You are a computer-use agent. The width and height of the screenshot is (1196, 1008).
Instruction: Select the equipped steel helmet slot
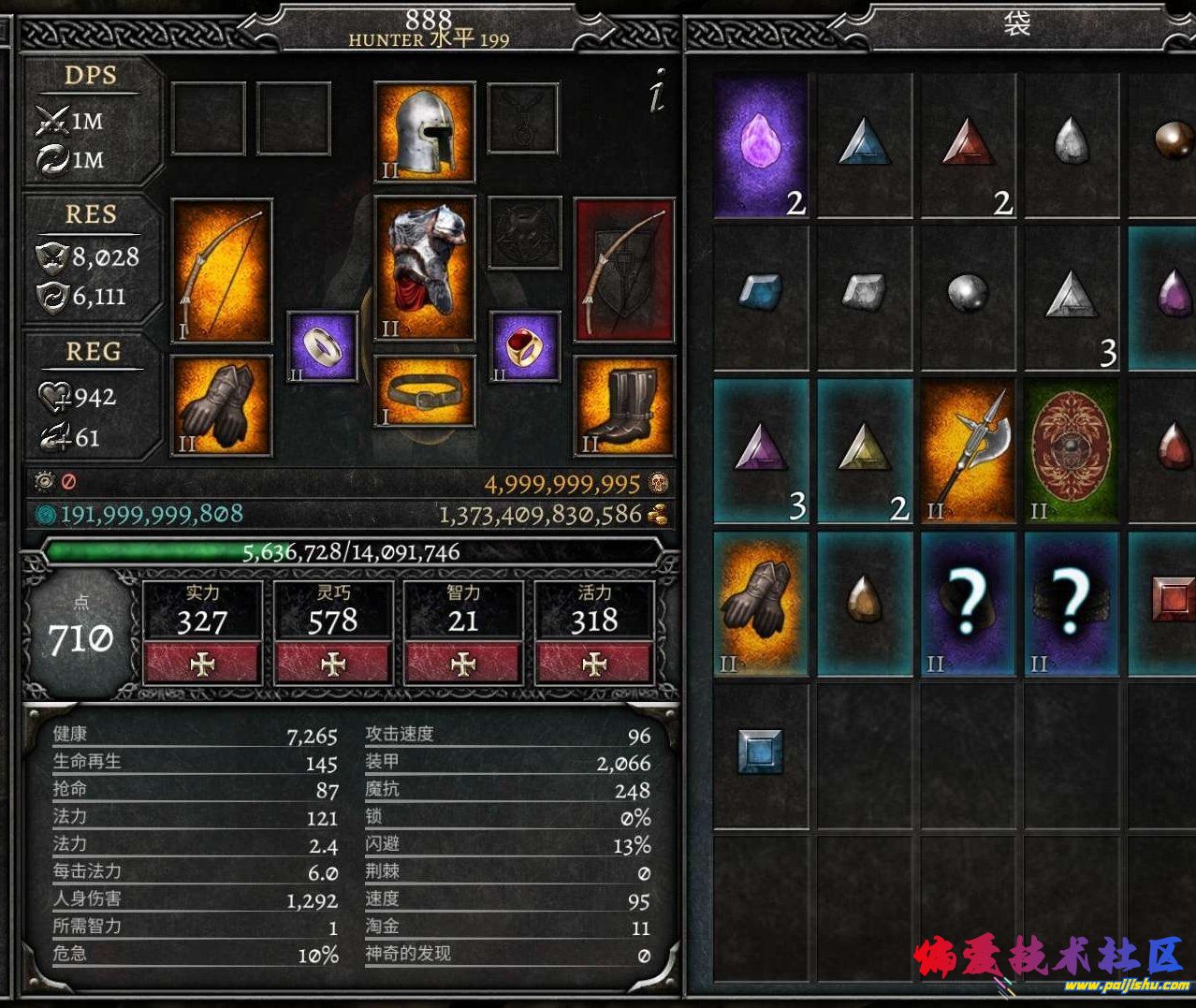425,131
